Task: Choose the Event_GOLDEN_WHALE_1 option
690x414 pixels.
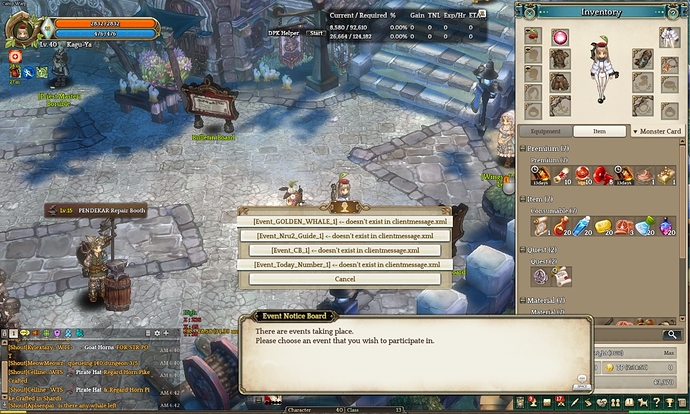Action: coord(345,221)
